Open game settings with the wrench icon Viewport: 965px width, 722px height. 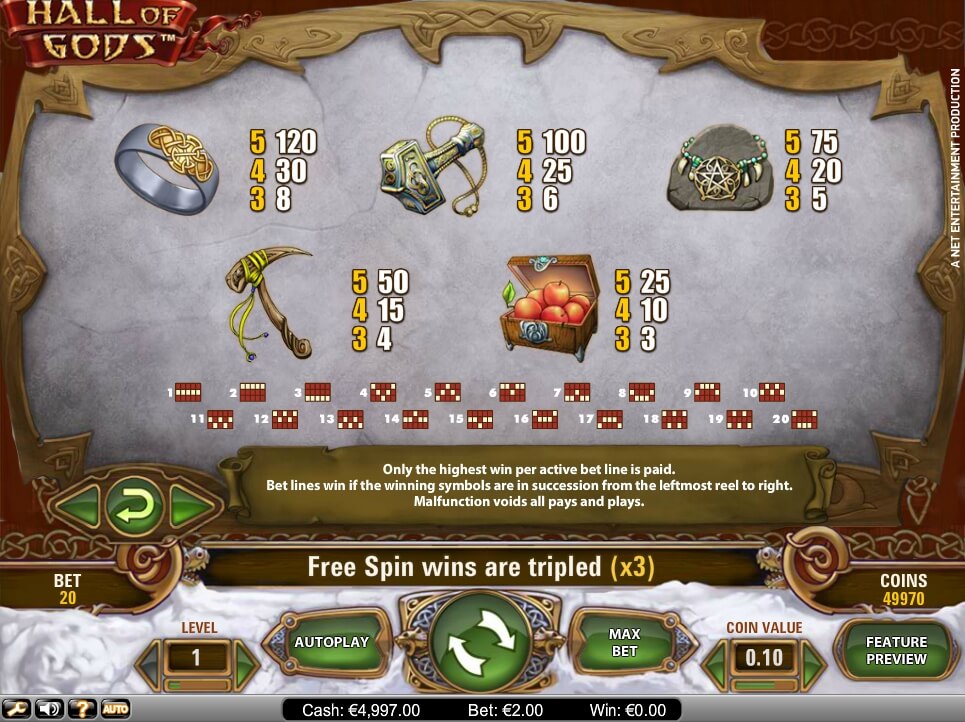tap(17, 709)
